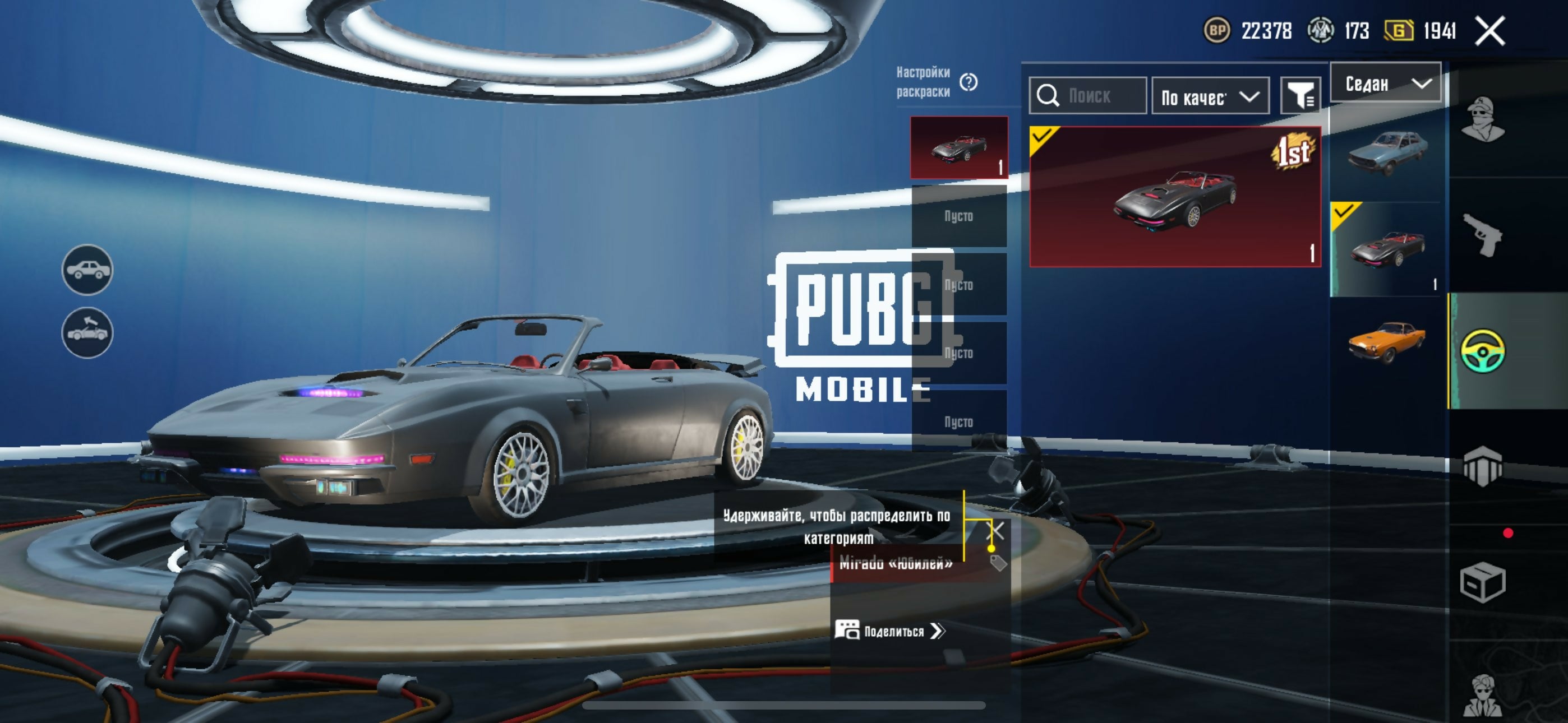Viewport: 1568px width, 723px height.
Task: Select the equipped paint slot with the car
Action: [959, 148]
